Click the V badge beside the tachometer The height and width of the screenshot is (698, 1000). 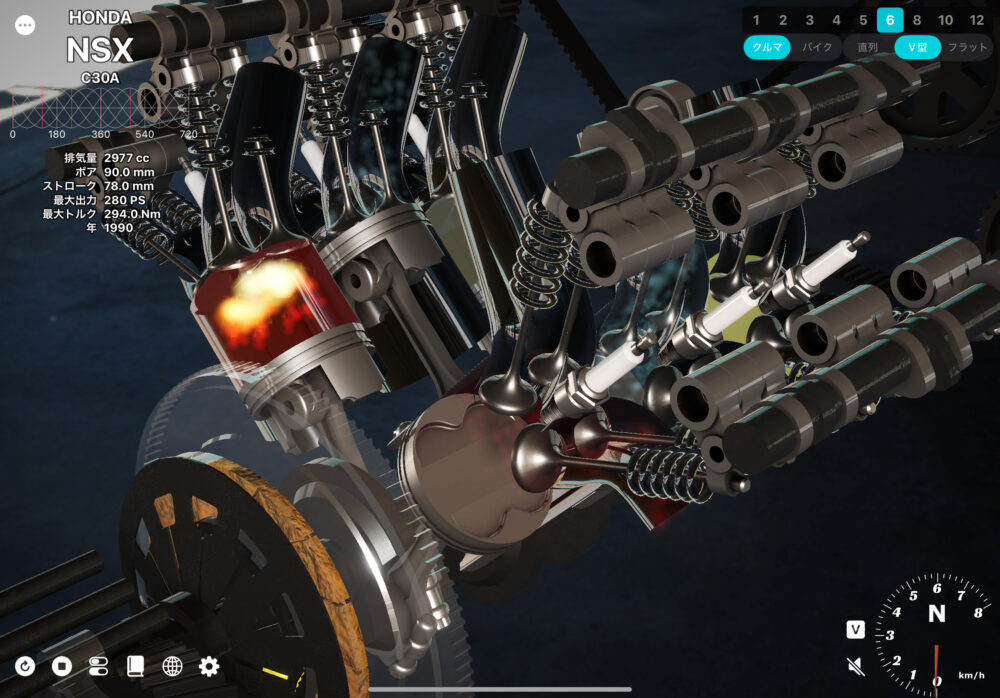(855, 629)
